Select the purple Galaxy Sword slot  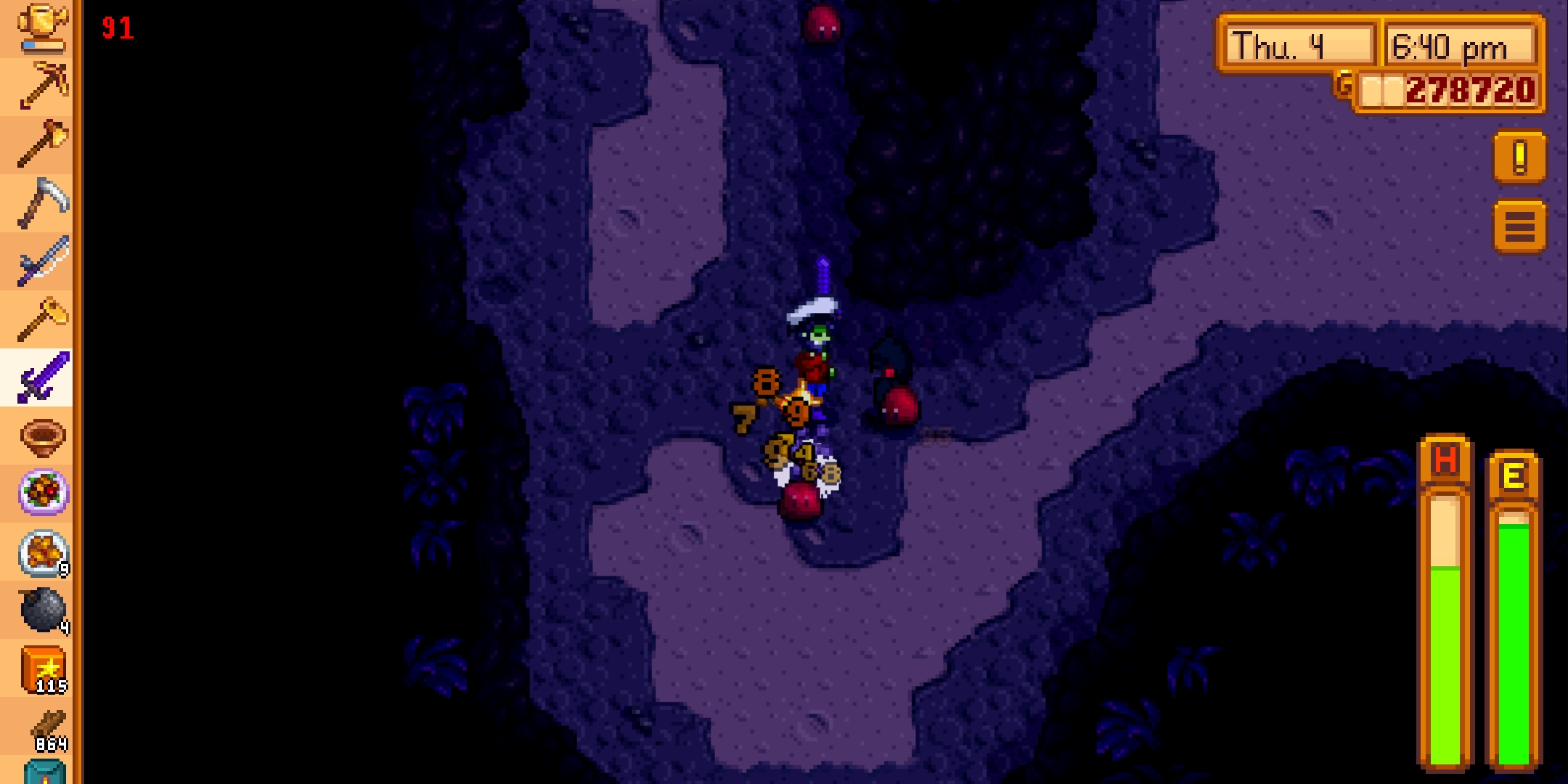(41, 376)
